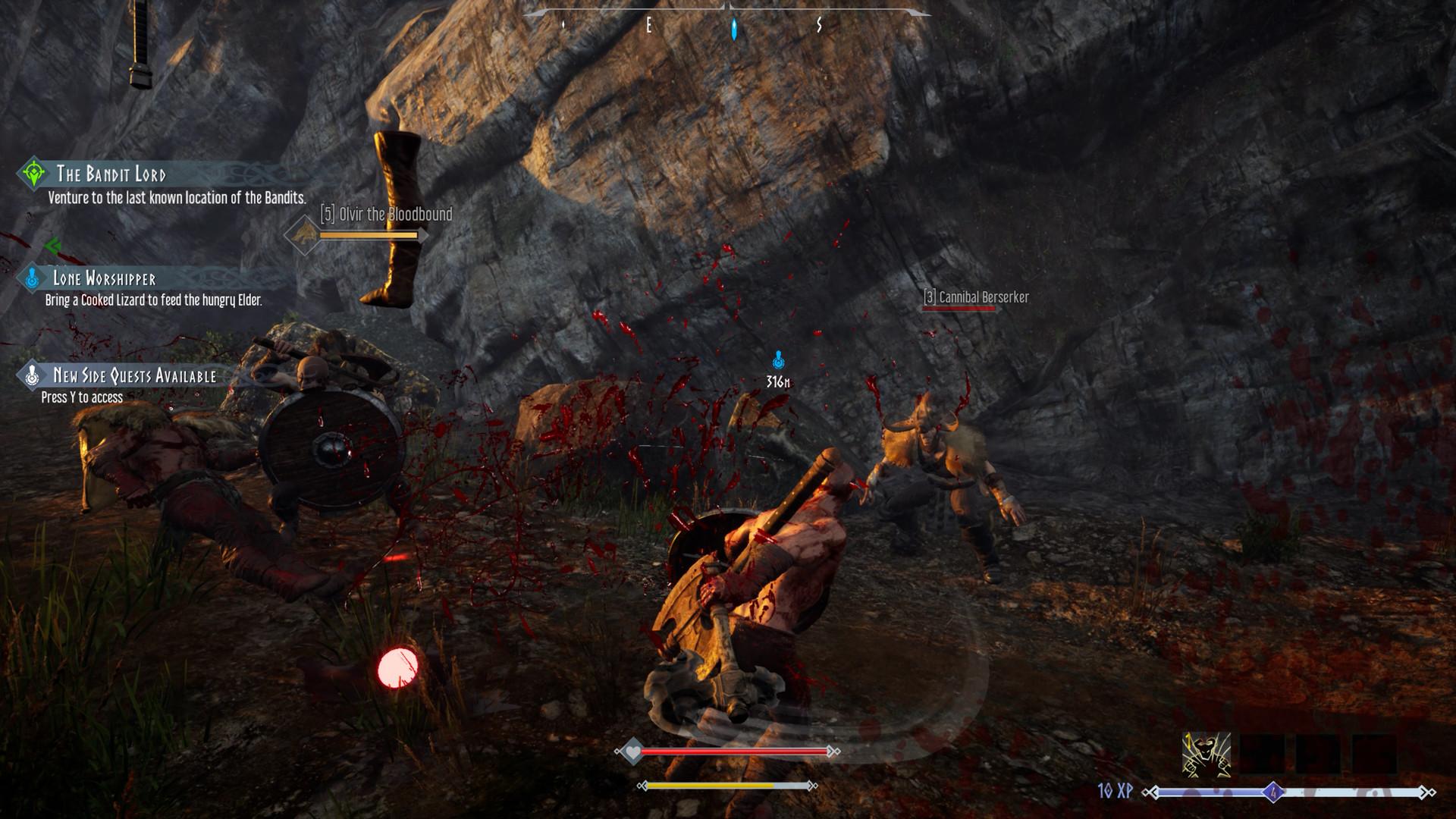Activate the horned warrior rage ability
Image resolution: width=1456 pixels, height=819 pixels.
click(x=1206, y=755)
